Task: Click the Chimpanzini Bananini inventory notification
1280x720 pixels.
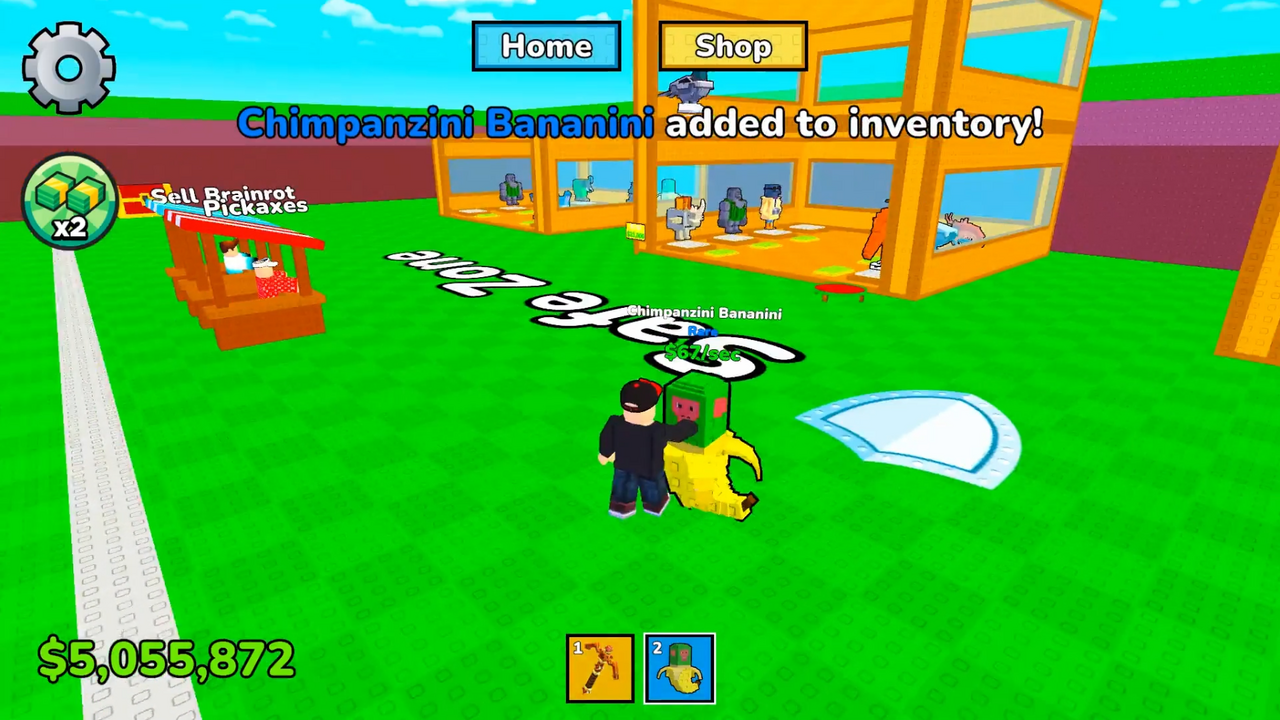Action: [x=640, y=123]
